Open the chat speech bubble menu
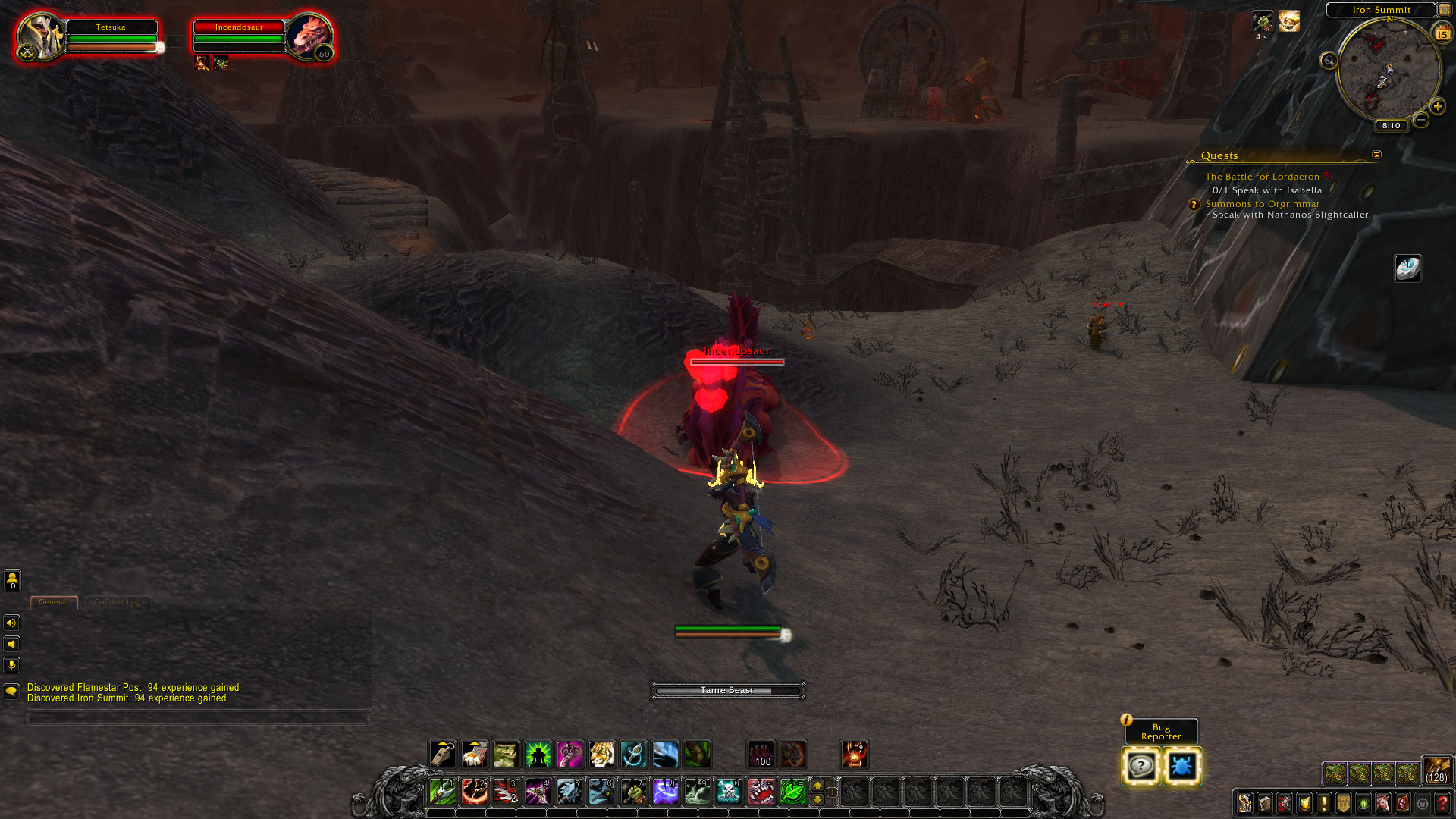1456x819 pixels. pos(11,692)
